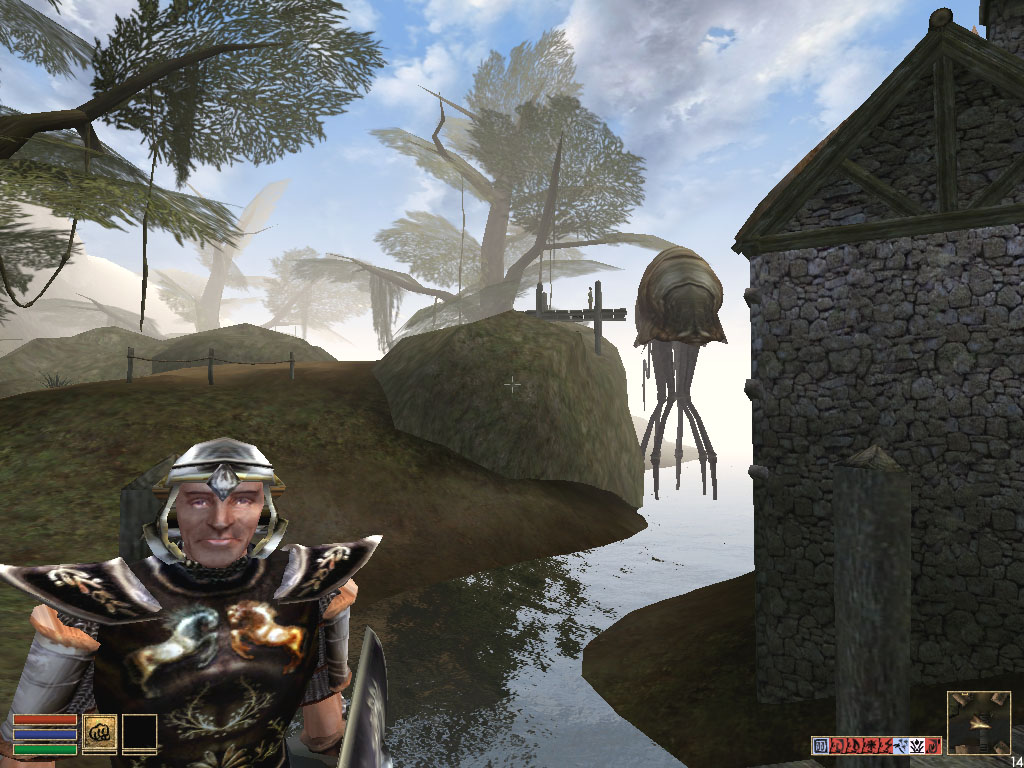This screenshot has height=768, width=1024.
Task: Click the leftmost blue shield effect icon
Action: [819, 745]
